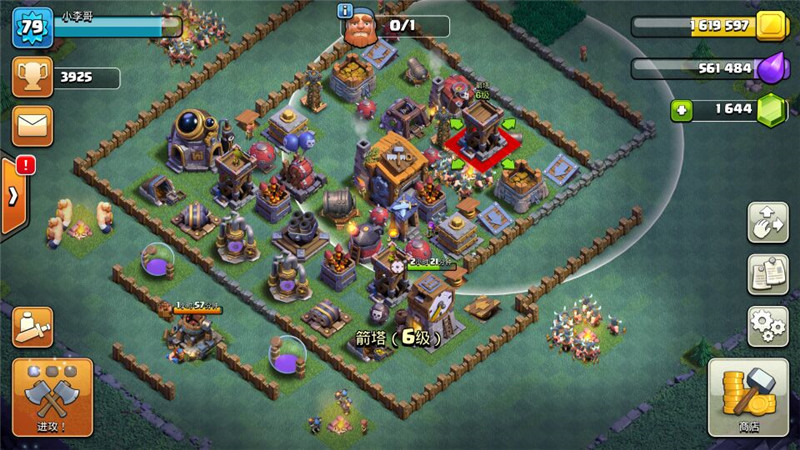Image resolution: width=800 pixels, height=450 pixels.
Task: Open the clipboard layout editor button
Action: pyautogui.click(x=768, y=274)
